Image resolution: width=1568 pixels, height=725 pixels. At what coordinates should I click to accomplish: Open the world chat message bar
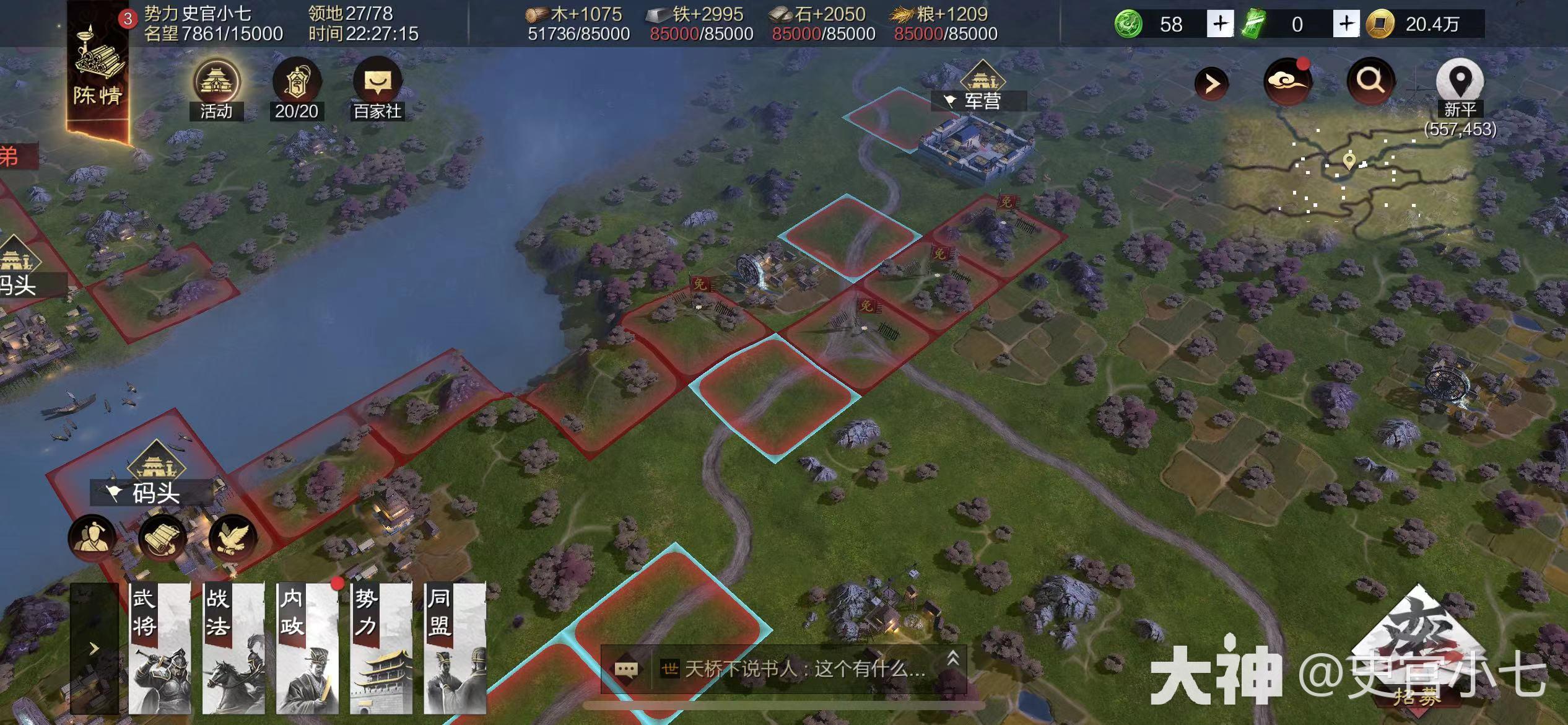click(x=783, y=669)
